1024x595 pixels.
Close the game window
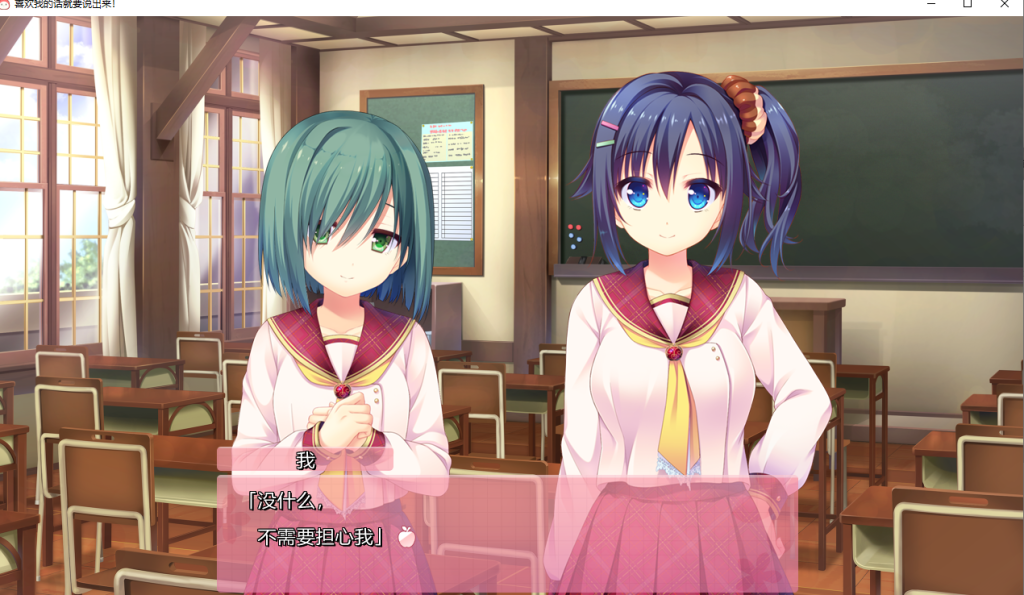tap(1004, 4)
